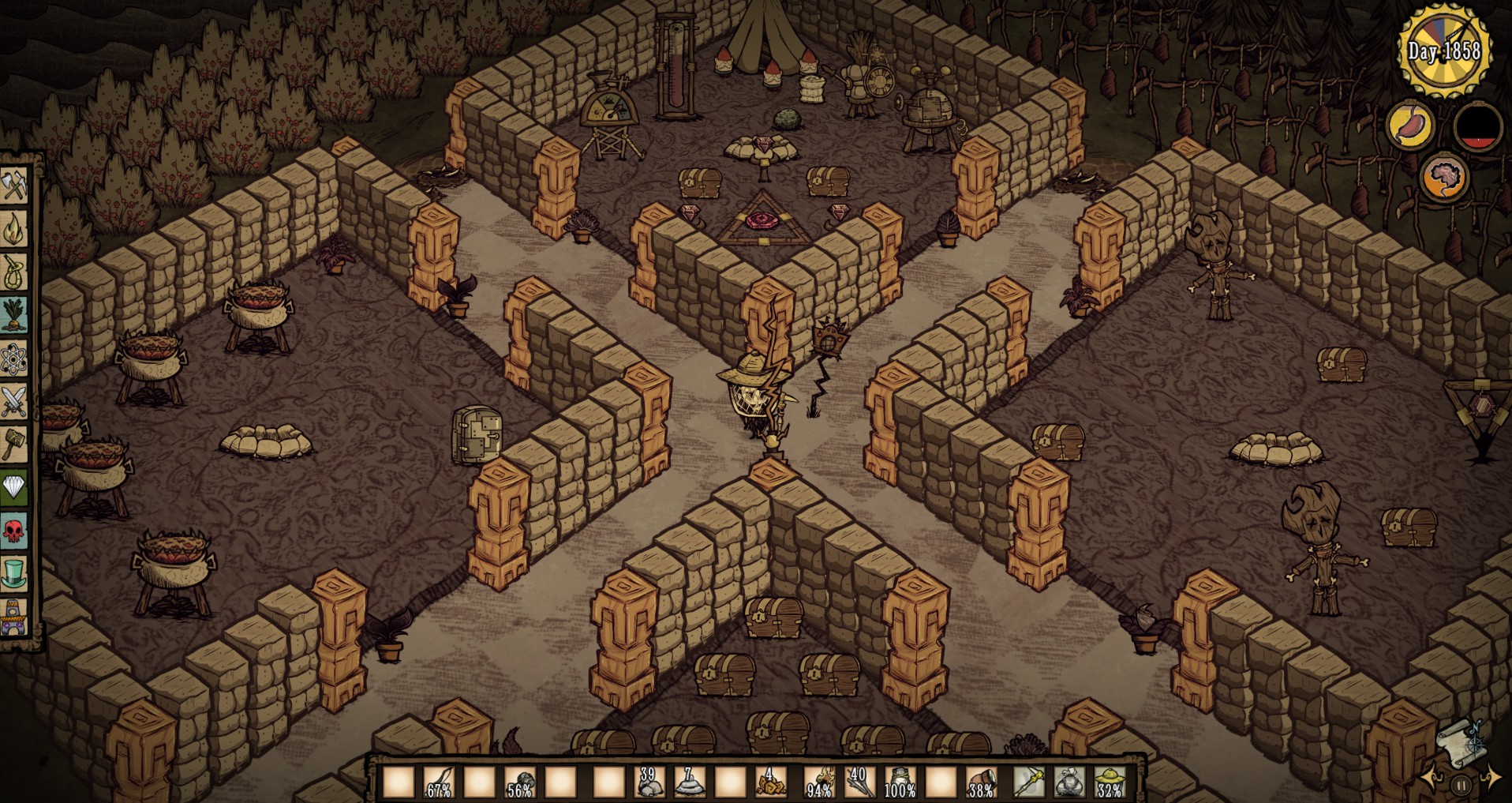Select the stack of 39 rocks

point(649,782)
